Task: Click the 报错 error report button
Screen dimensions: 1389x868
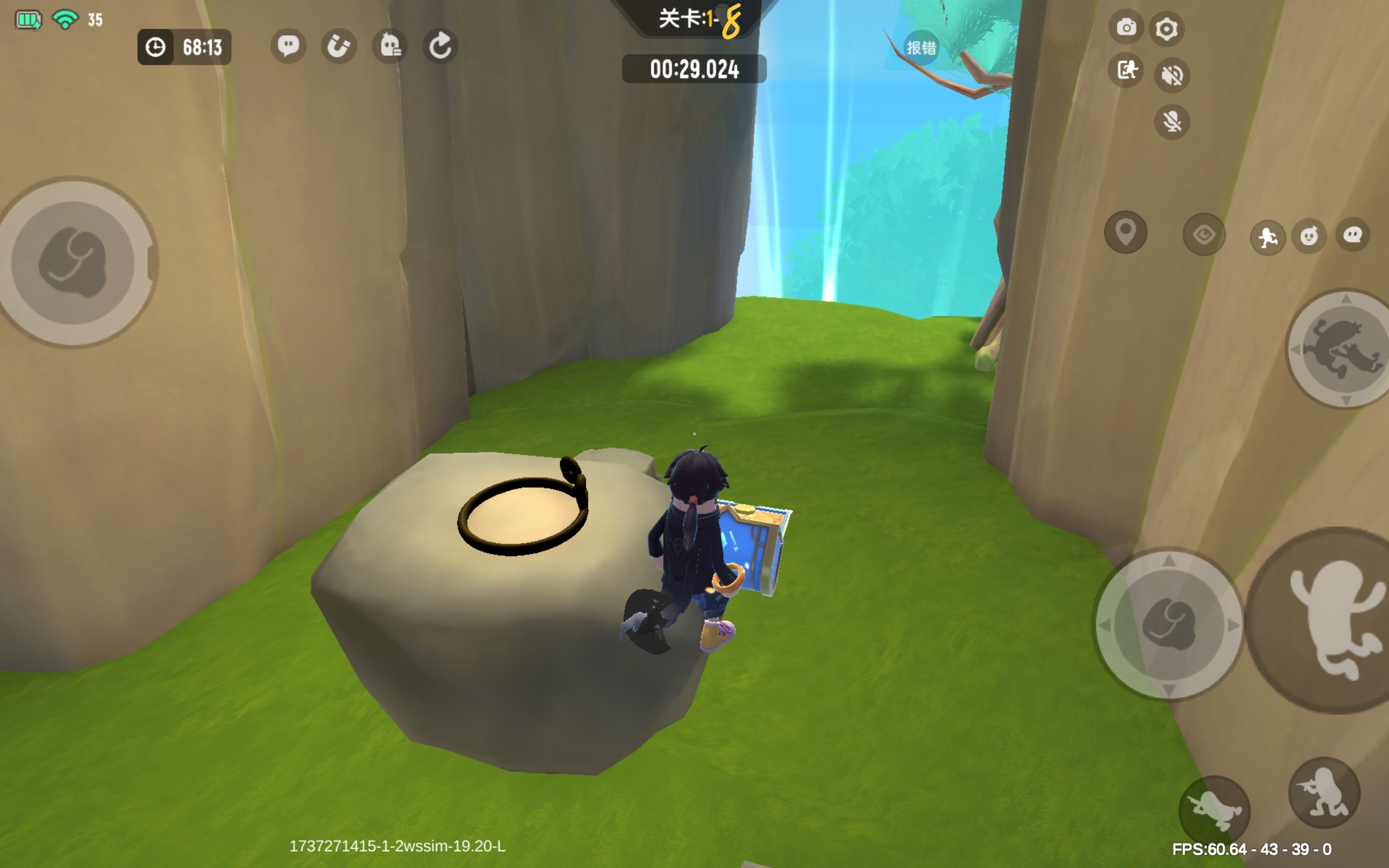Action: 921,48
